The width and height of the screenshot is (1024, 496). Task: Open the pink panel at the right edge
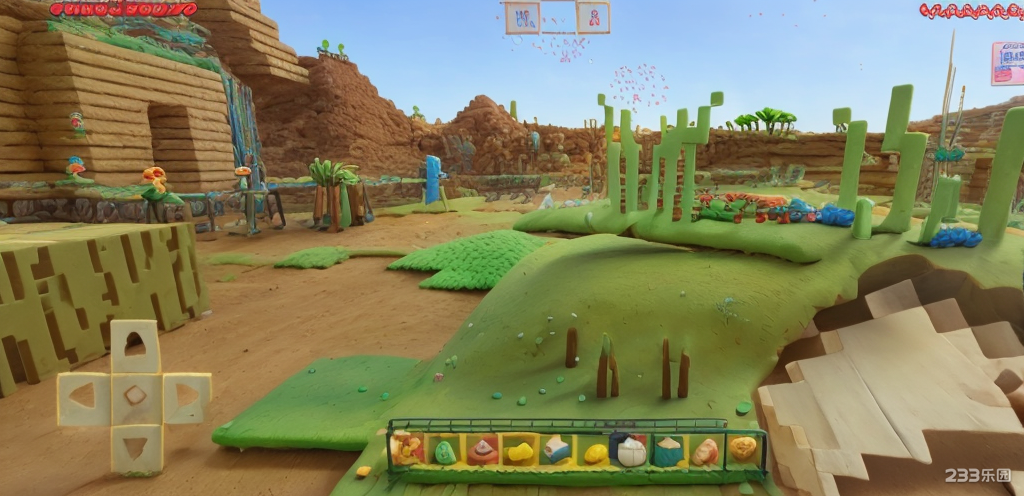click(x=1007, y=62)
